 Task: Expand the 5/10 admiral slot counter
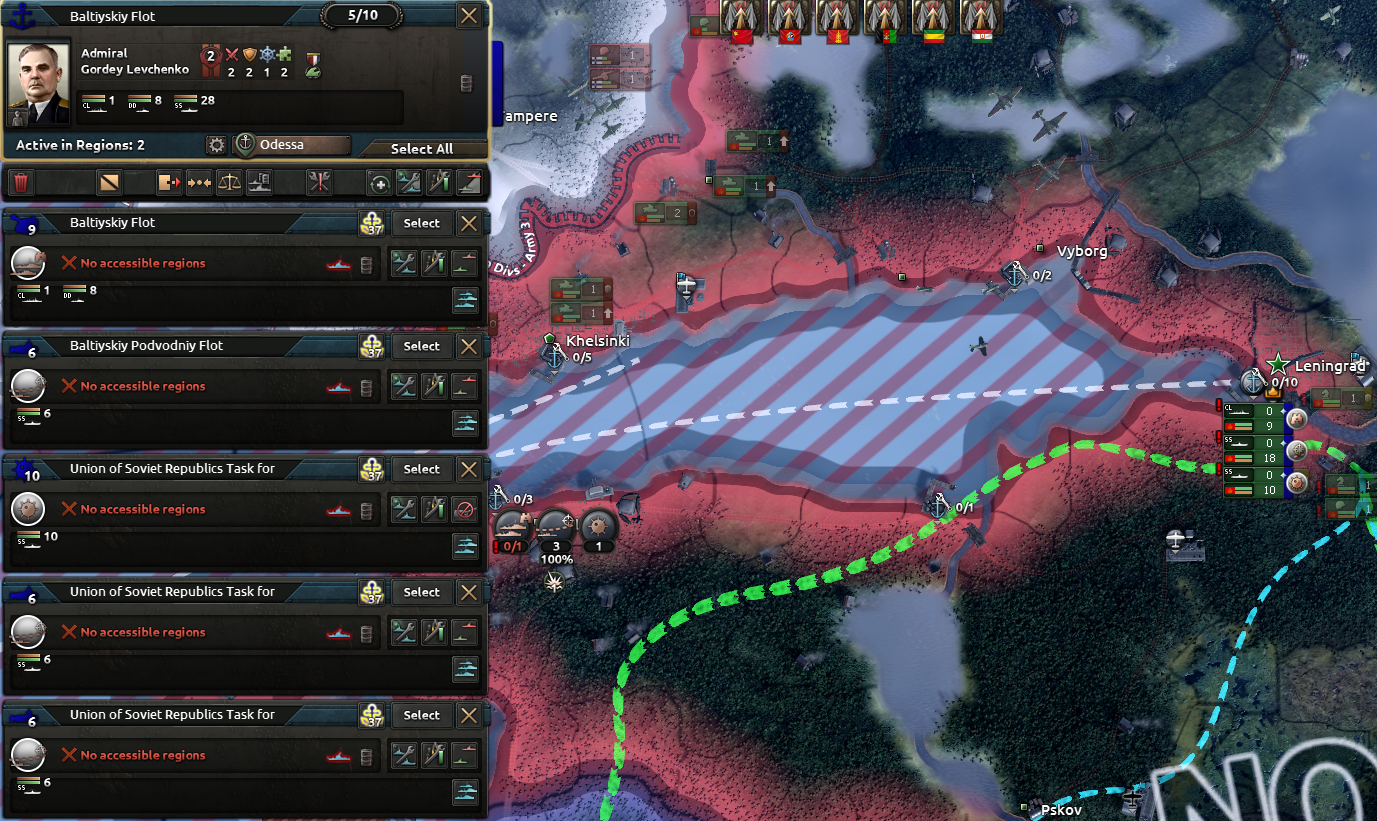(360, 15)
